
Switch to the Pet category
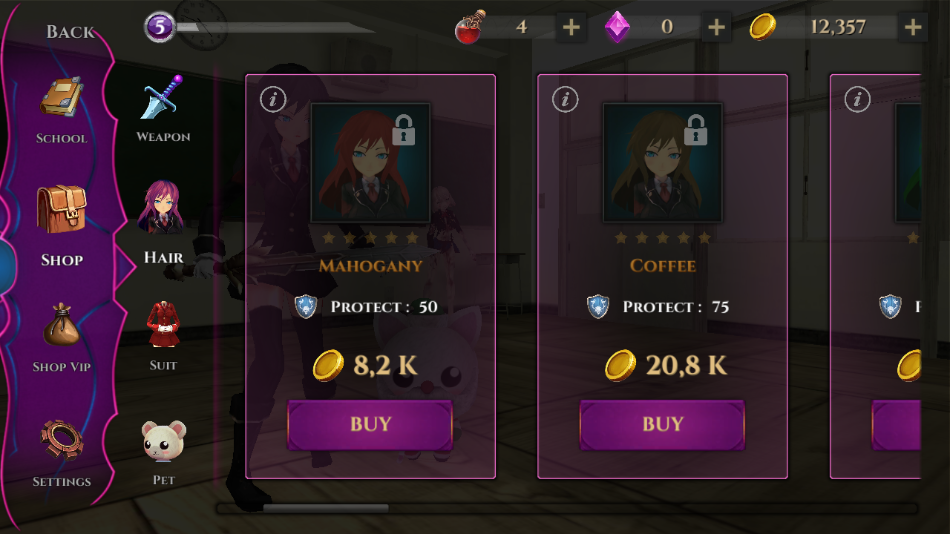pyautogui.click(x=163, y=451)
